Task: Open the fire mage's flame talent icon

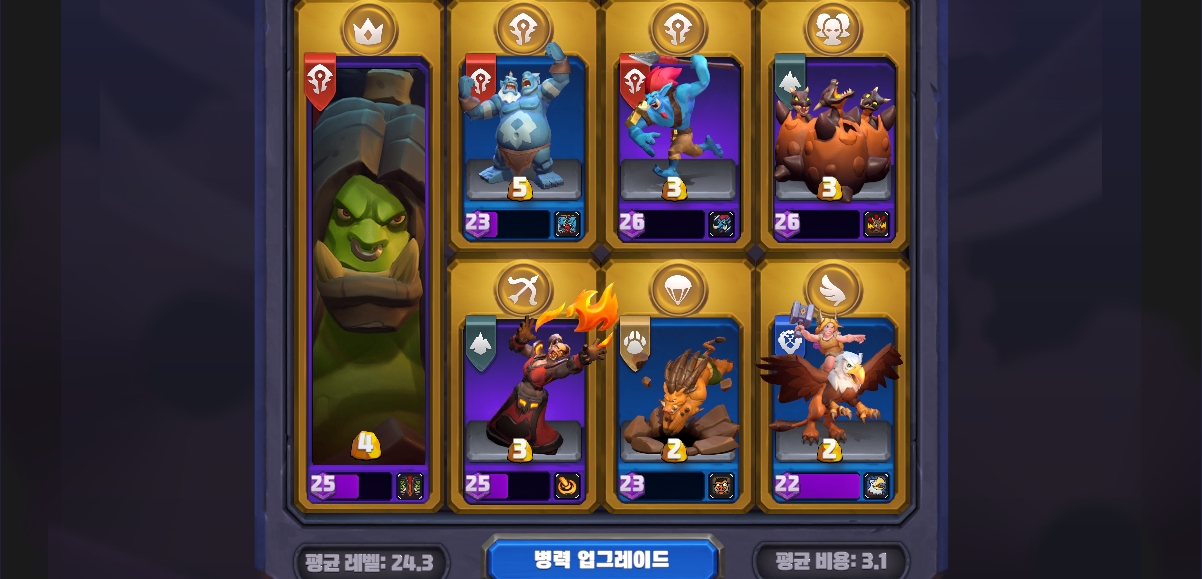Action: (x=567, y=486)
